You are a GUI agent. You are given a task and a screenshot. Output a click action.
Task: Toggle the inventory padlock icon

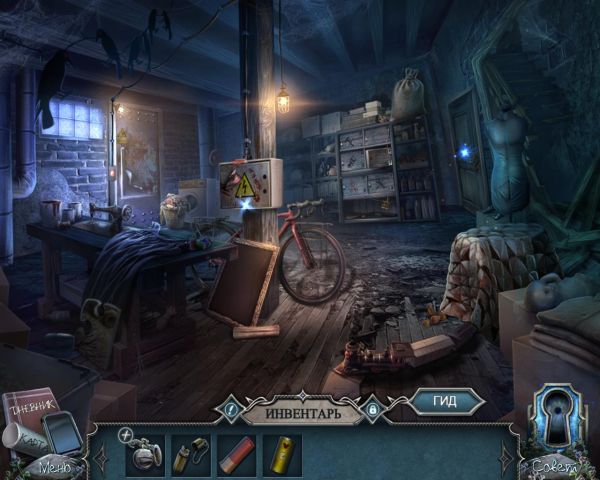click(x=373, y=409)
